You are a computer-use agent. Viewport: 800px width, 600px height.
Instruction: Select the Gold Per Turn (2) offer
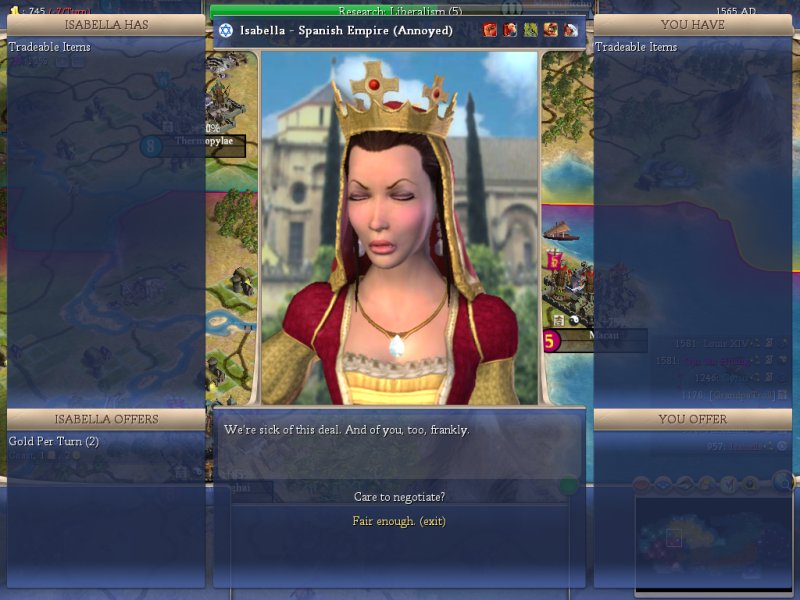[x=53, y=441]
